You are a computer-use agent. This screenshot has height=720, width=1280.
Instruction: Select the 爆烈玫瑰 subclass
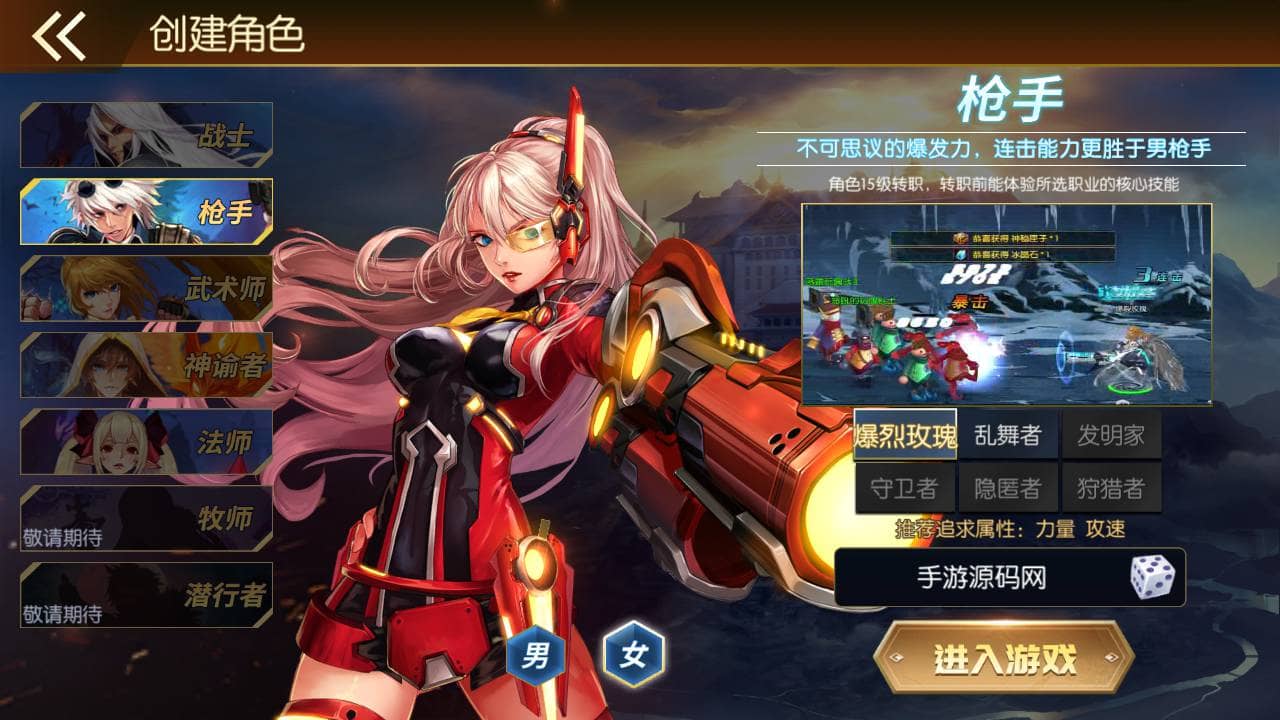[905, 435]
